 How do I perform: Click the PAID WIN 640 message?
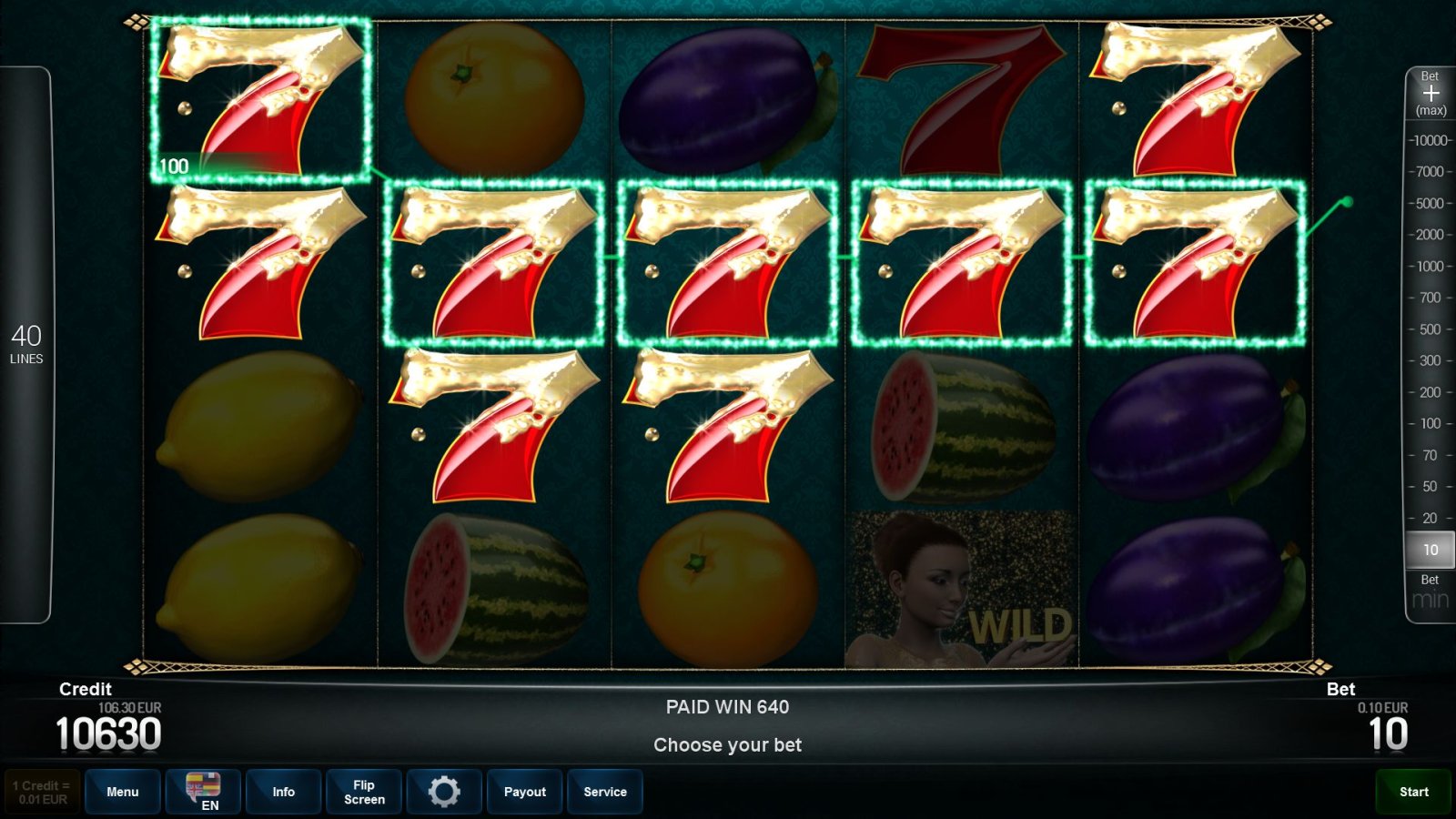727,707
